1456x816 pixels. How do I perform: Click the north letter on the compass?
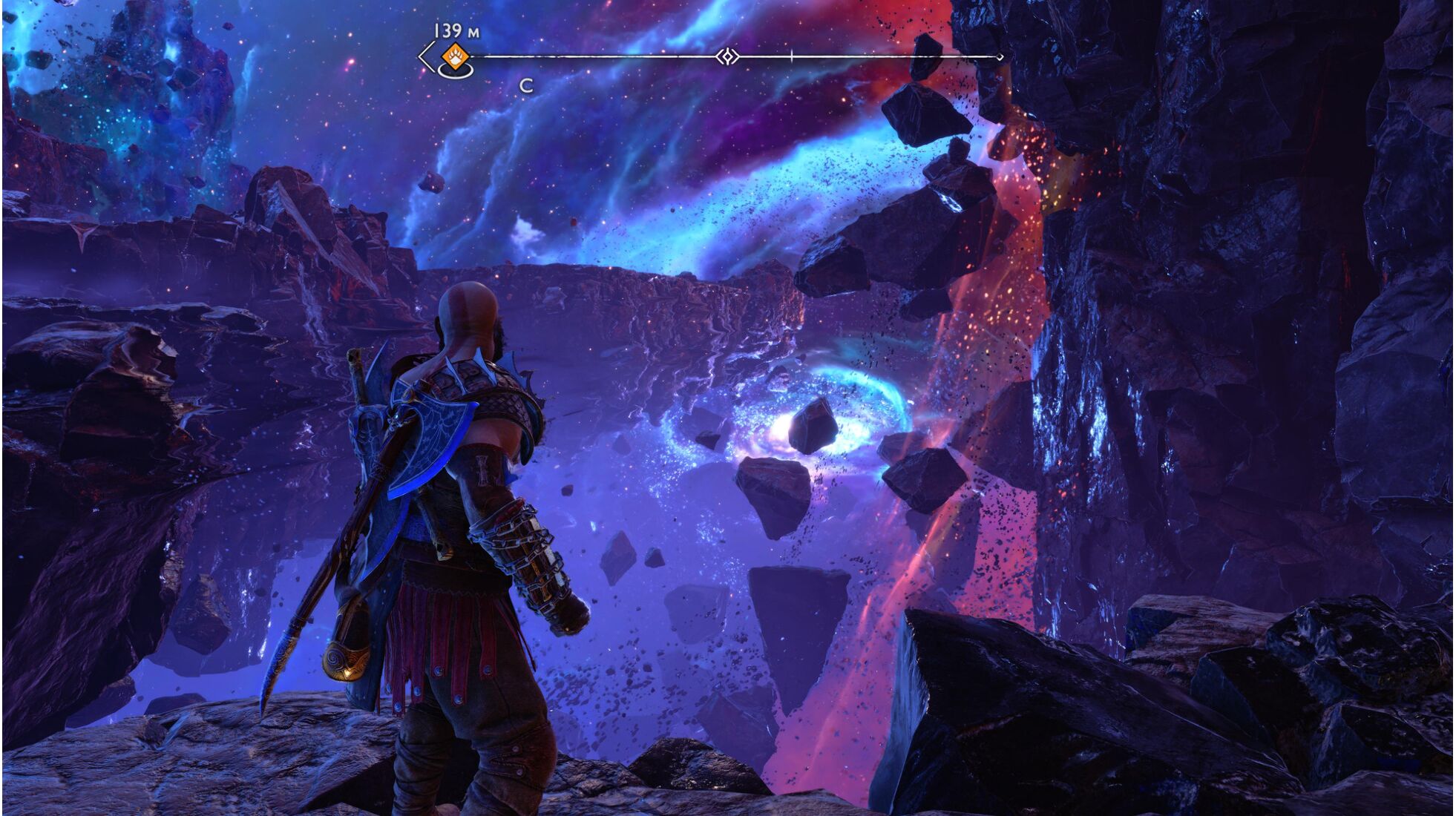pos(526,86)
